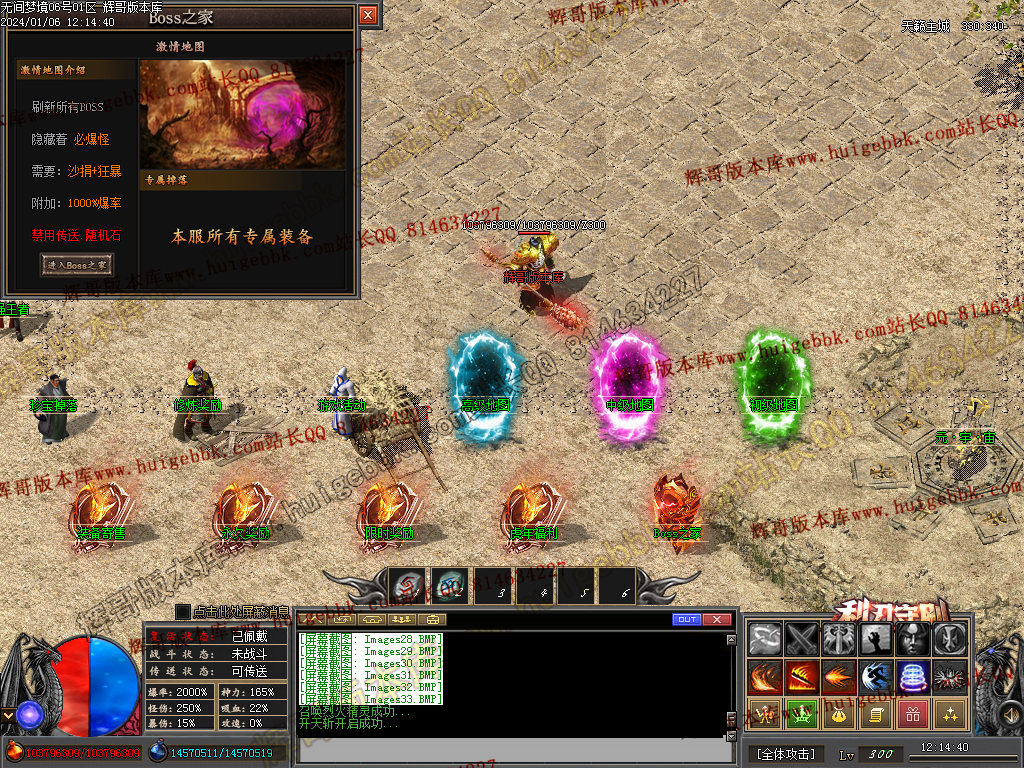Screen dimensions: 1024x768
Task: Switch the 全体攻击 attack mode
Action: 786,753
